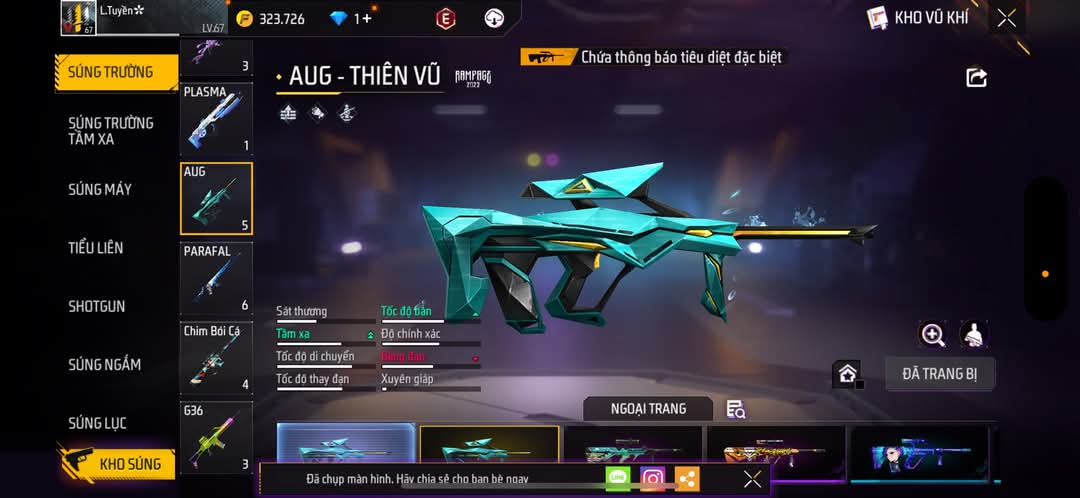Viewport: 1080px width, 498px height.
Task: Open the Kho Súng button
Action: pos(116,464)
